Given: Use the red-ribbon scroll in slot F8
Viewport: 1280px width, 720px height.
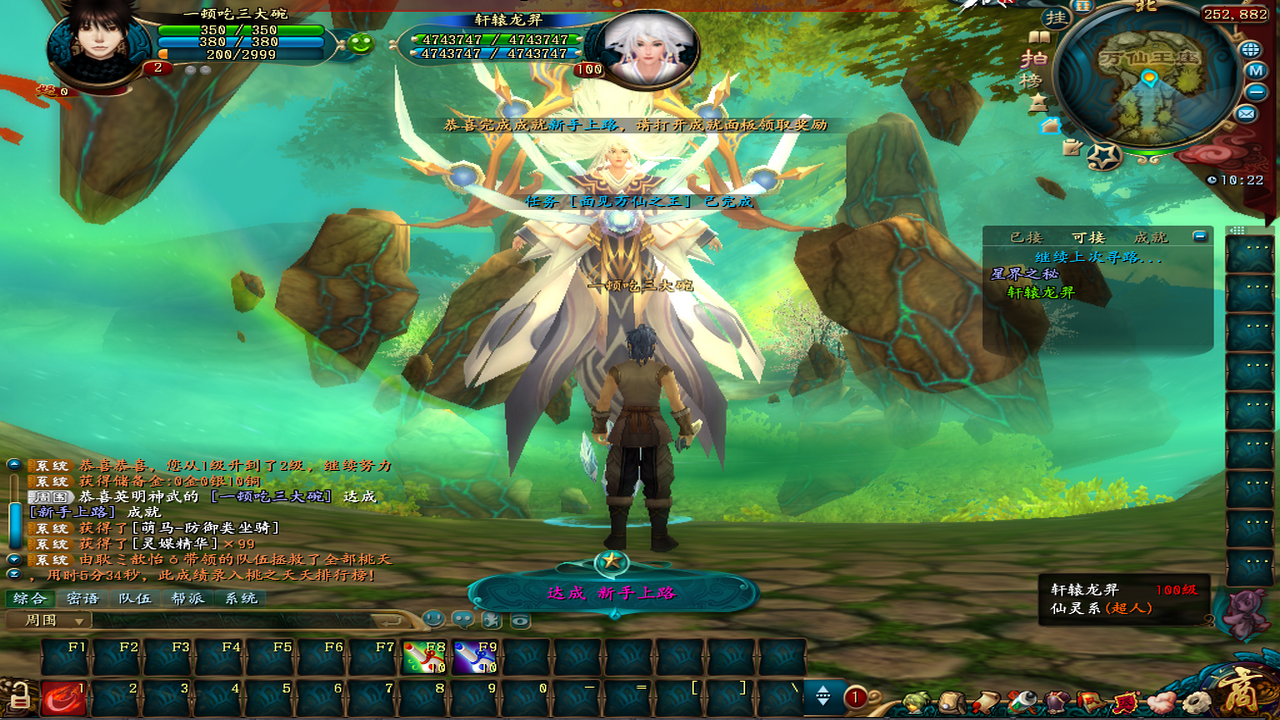Looking at the screenshot, I should tap(424, 658).
